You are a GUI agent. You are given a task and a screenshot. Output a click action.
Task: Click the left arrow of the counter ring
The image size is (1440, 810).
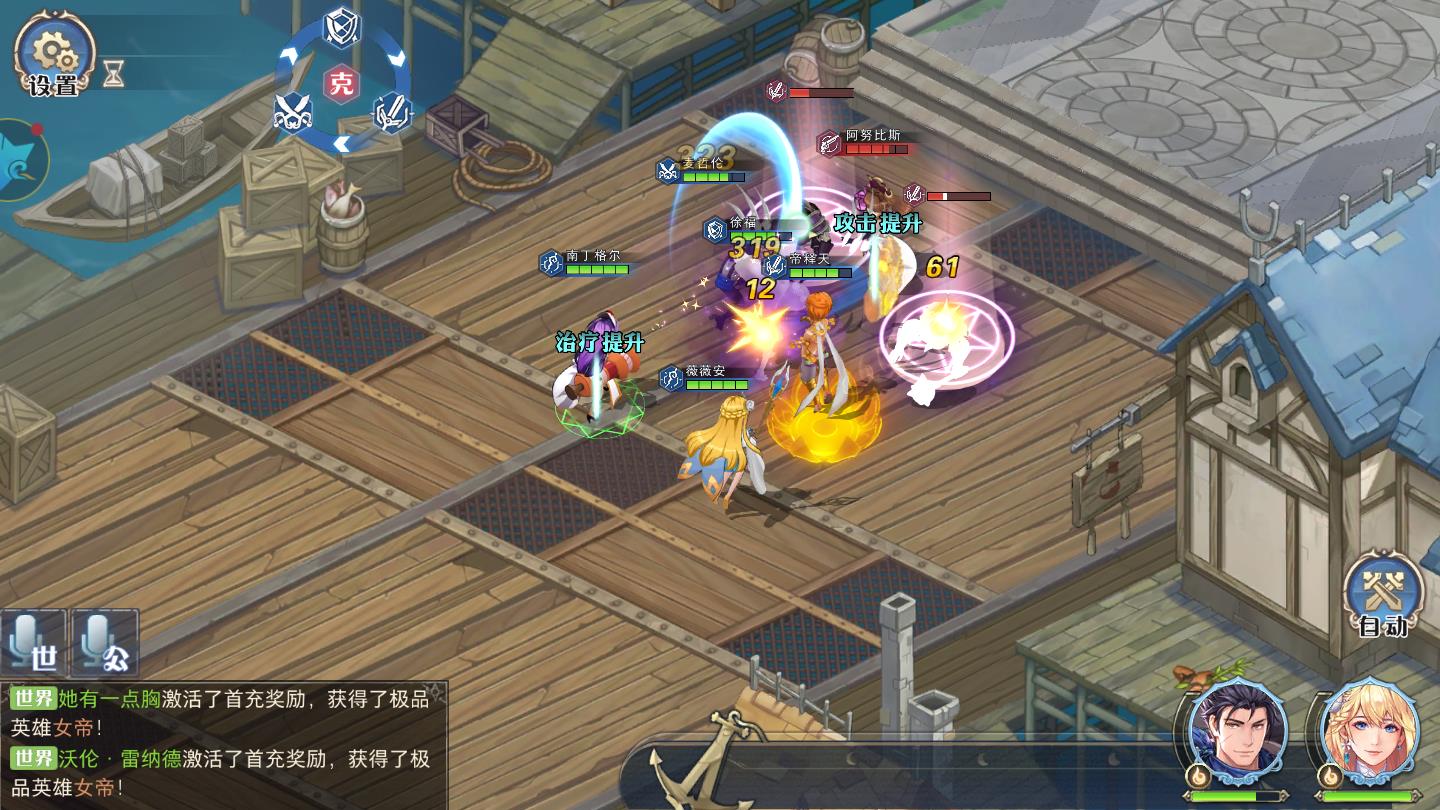(287, 56)
